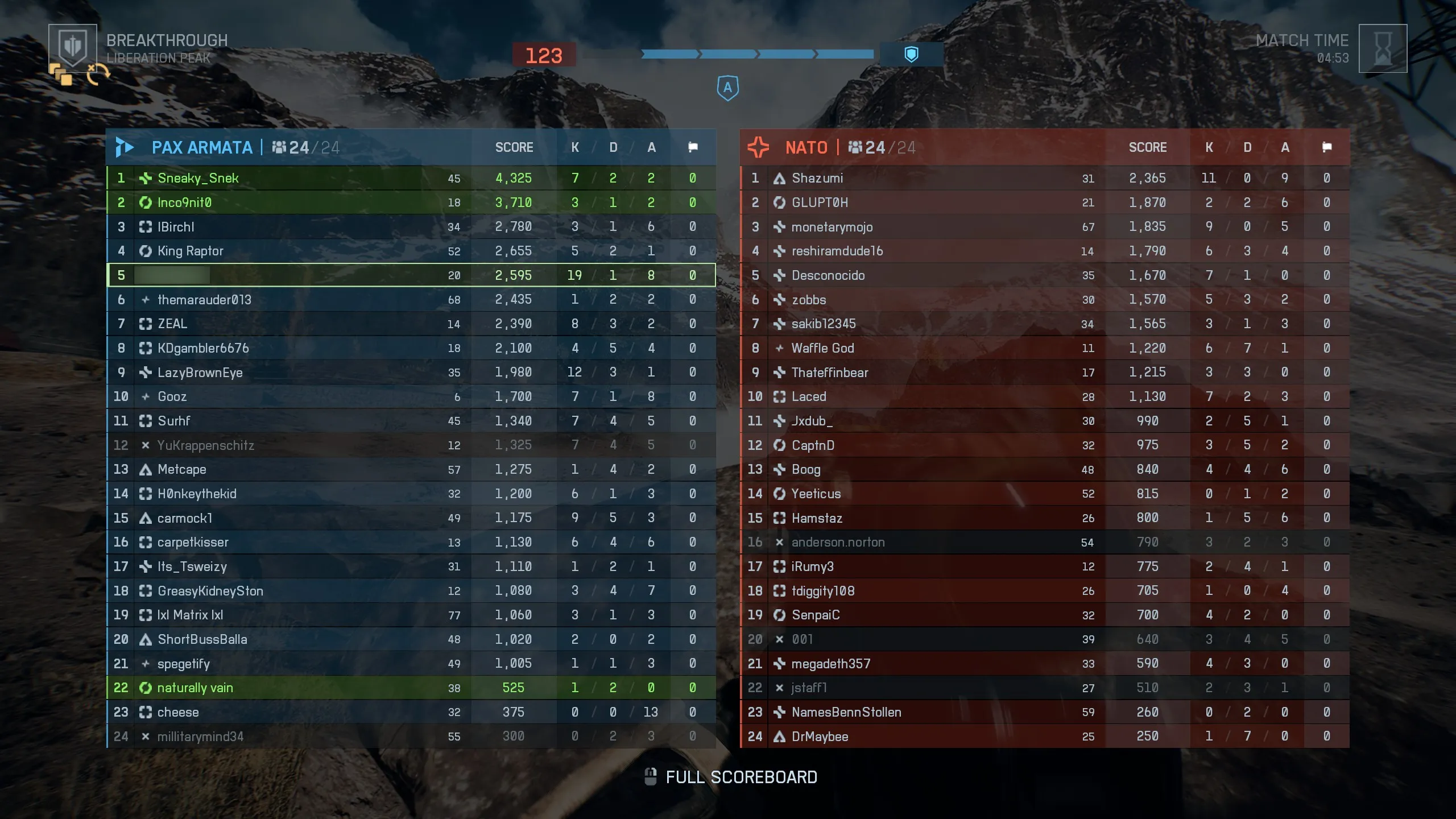Click the Breakthrough mode shield emblem
The height and width of the screenshot is (819, 1456).
coord(73,47)
